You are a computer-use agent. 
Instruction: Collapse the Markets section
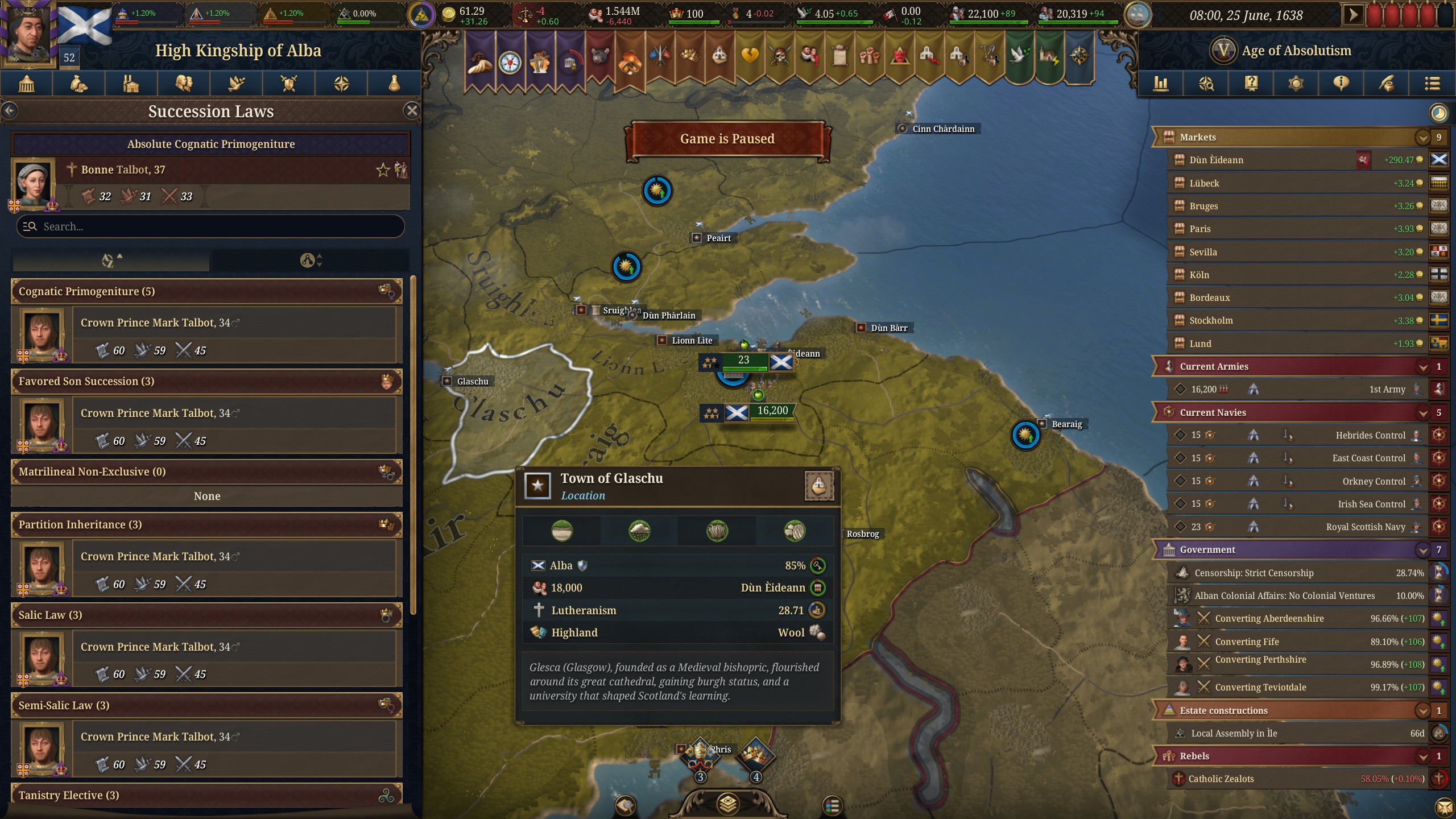coord(1424,137)
